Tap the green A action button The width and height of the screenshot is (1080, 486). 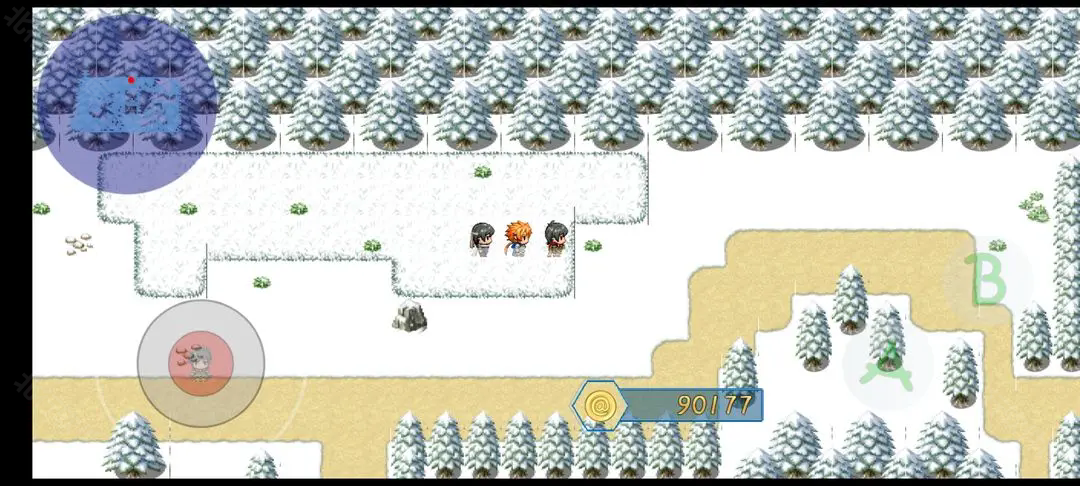tap(887, 365)
